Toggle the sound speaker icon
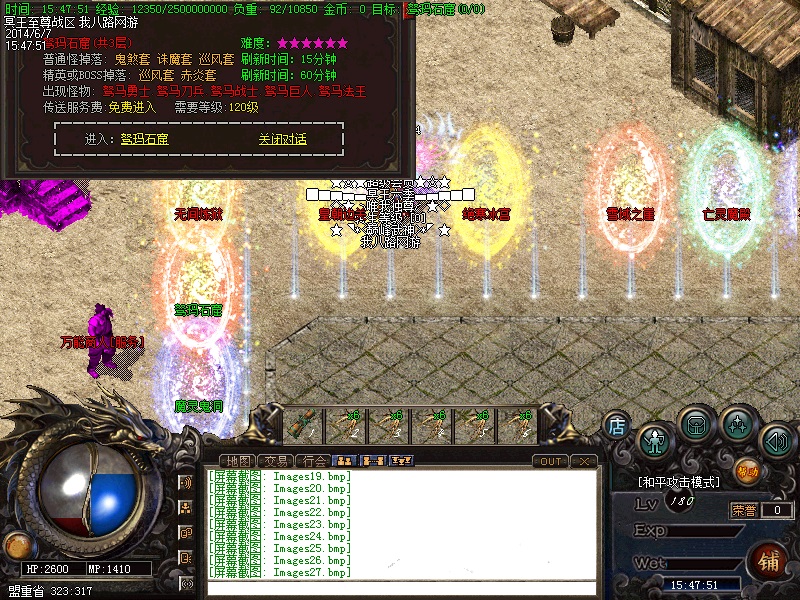The width and height of the screenshot is (800, 600). (x=776, y=440)
